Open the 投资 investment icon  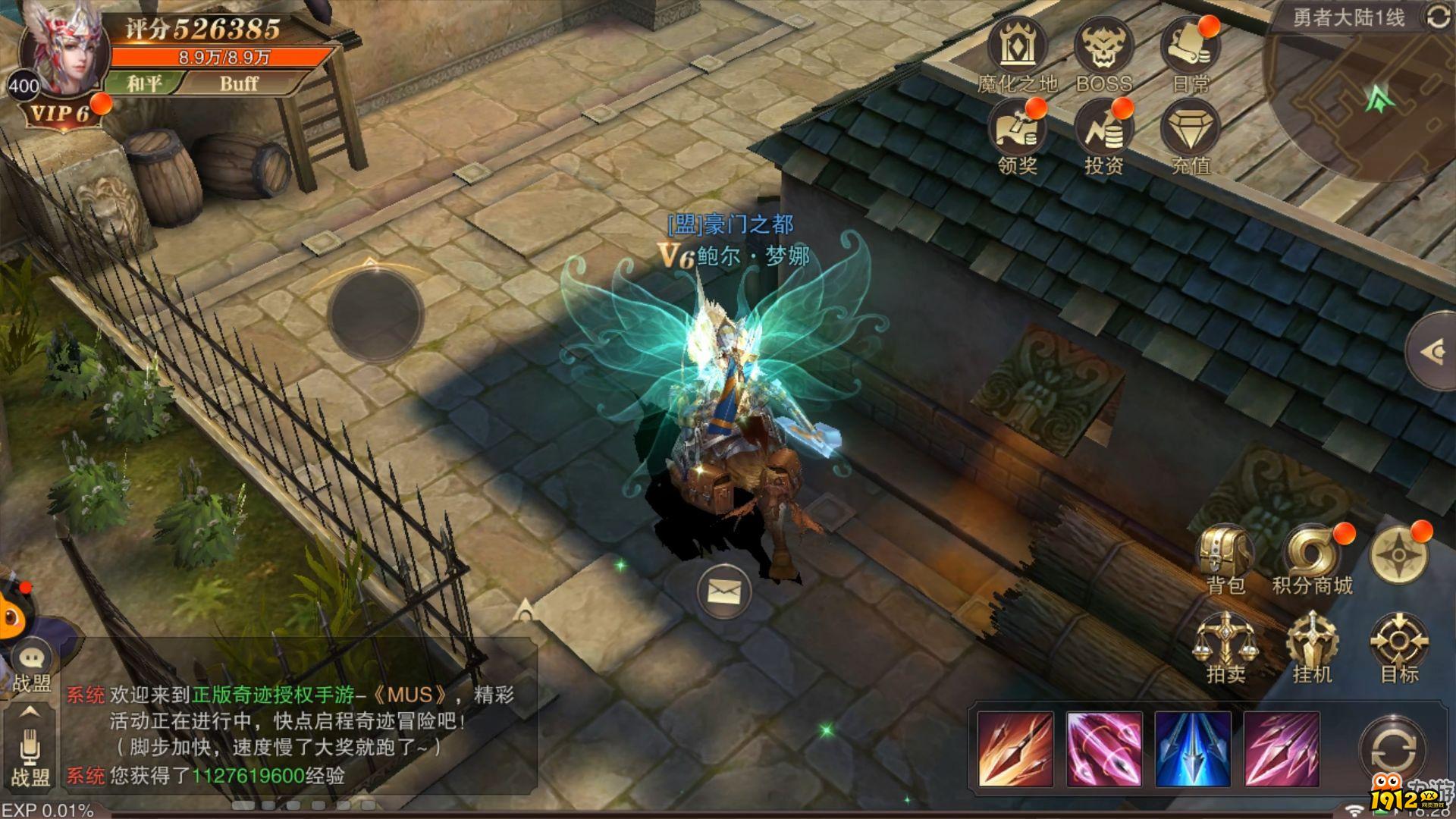pos(1103,132)
